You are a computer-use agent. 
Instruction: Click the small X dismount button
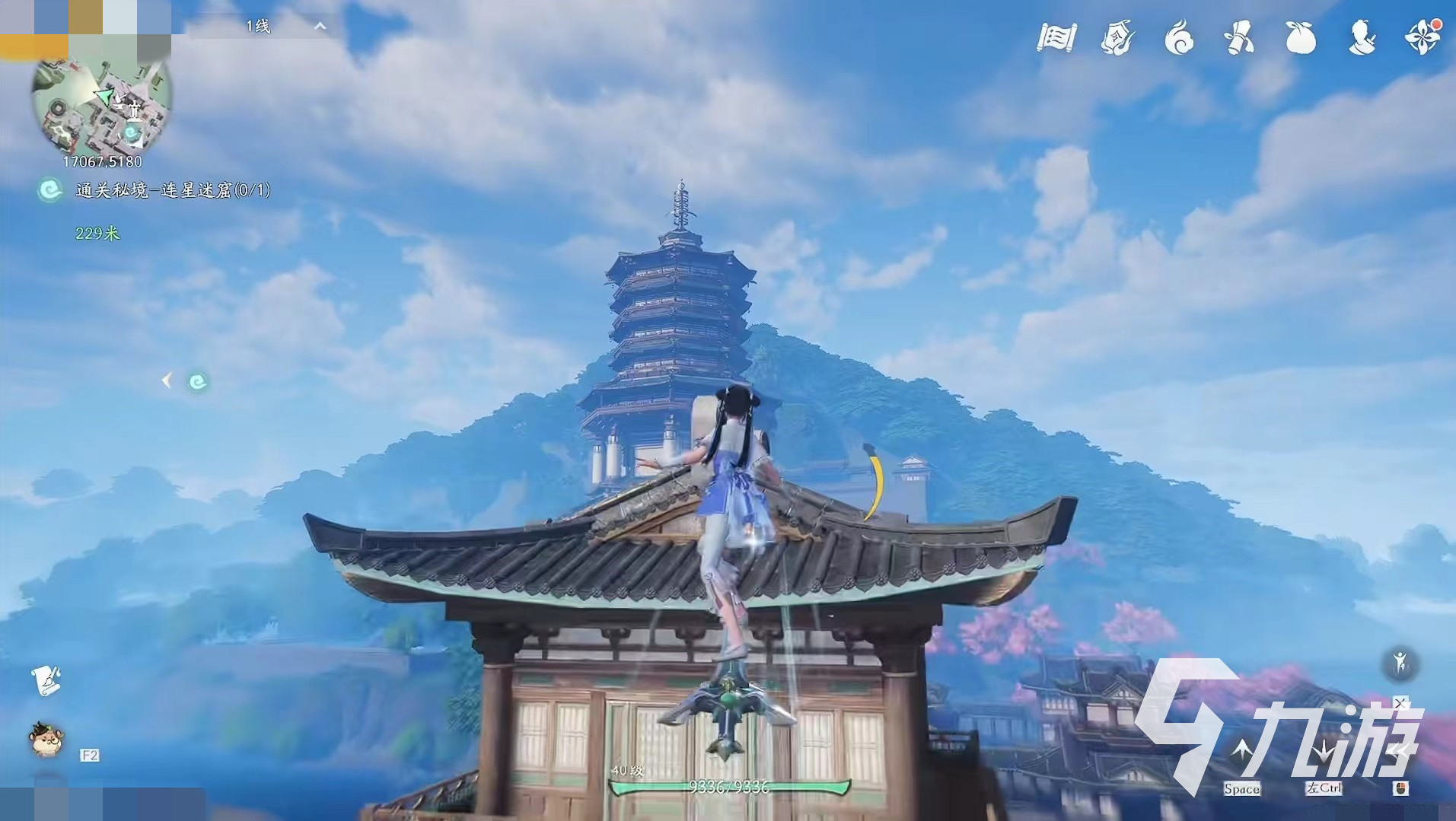click(1401, 702)
